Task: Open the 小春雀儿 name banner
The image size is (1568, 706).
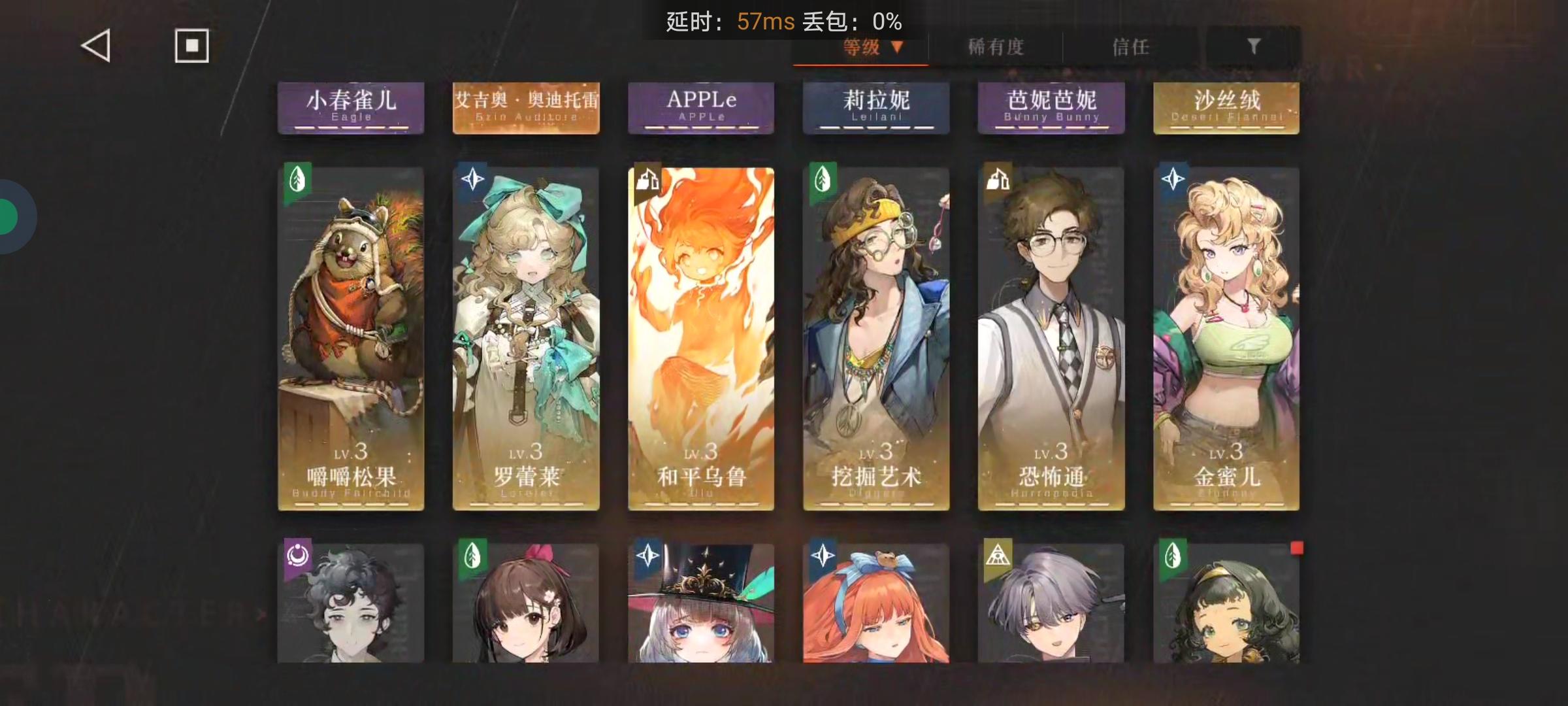Action: coord(351,107)
